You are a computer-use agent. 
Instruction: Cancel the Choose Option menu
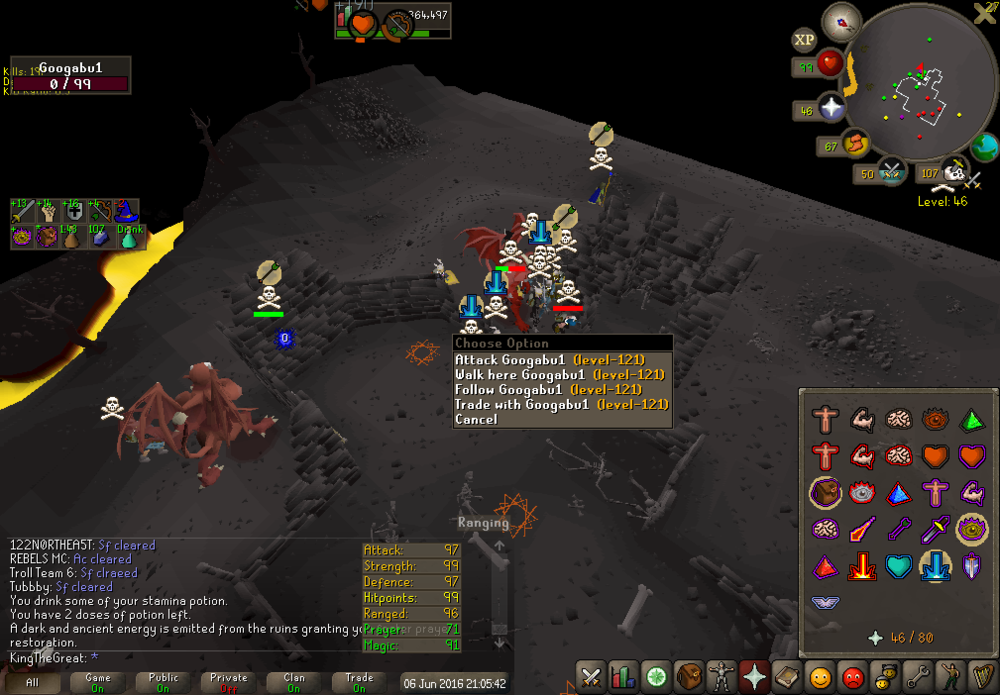tap(476, 420)
